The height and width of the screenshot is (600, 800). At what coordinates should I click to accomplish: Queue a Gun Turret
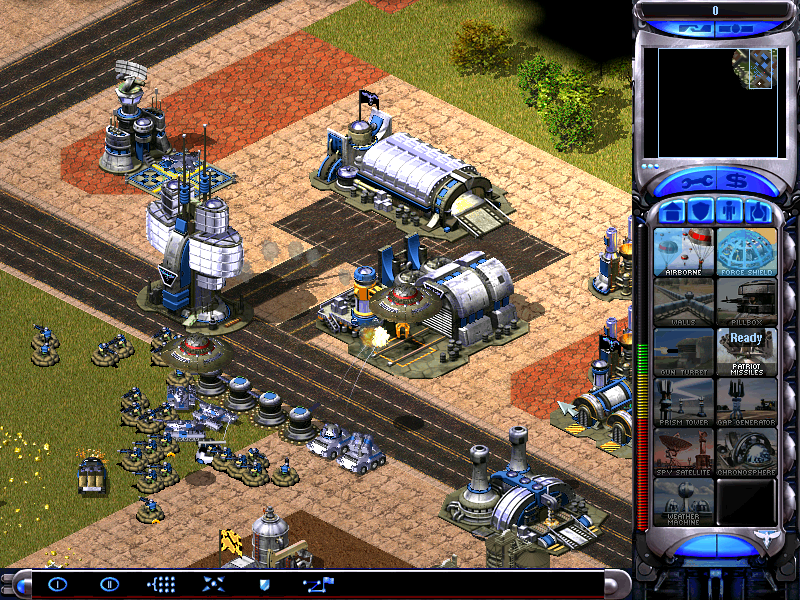click(684, 352)
